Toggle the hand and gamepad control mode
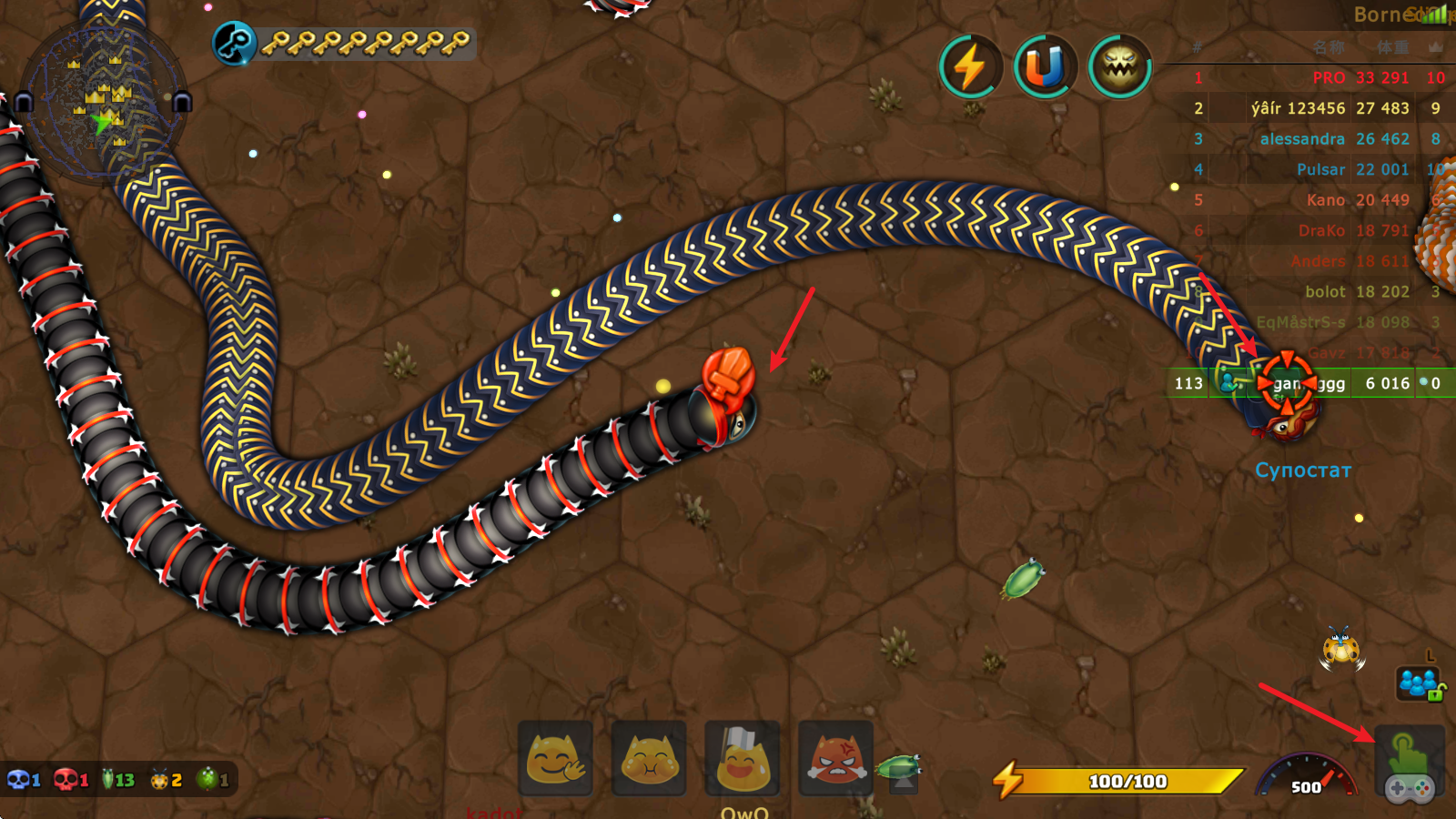The height and width of the screenshot is (819, 1456). pos(1409,766)
